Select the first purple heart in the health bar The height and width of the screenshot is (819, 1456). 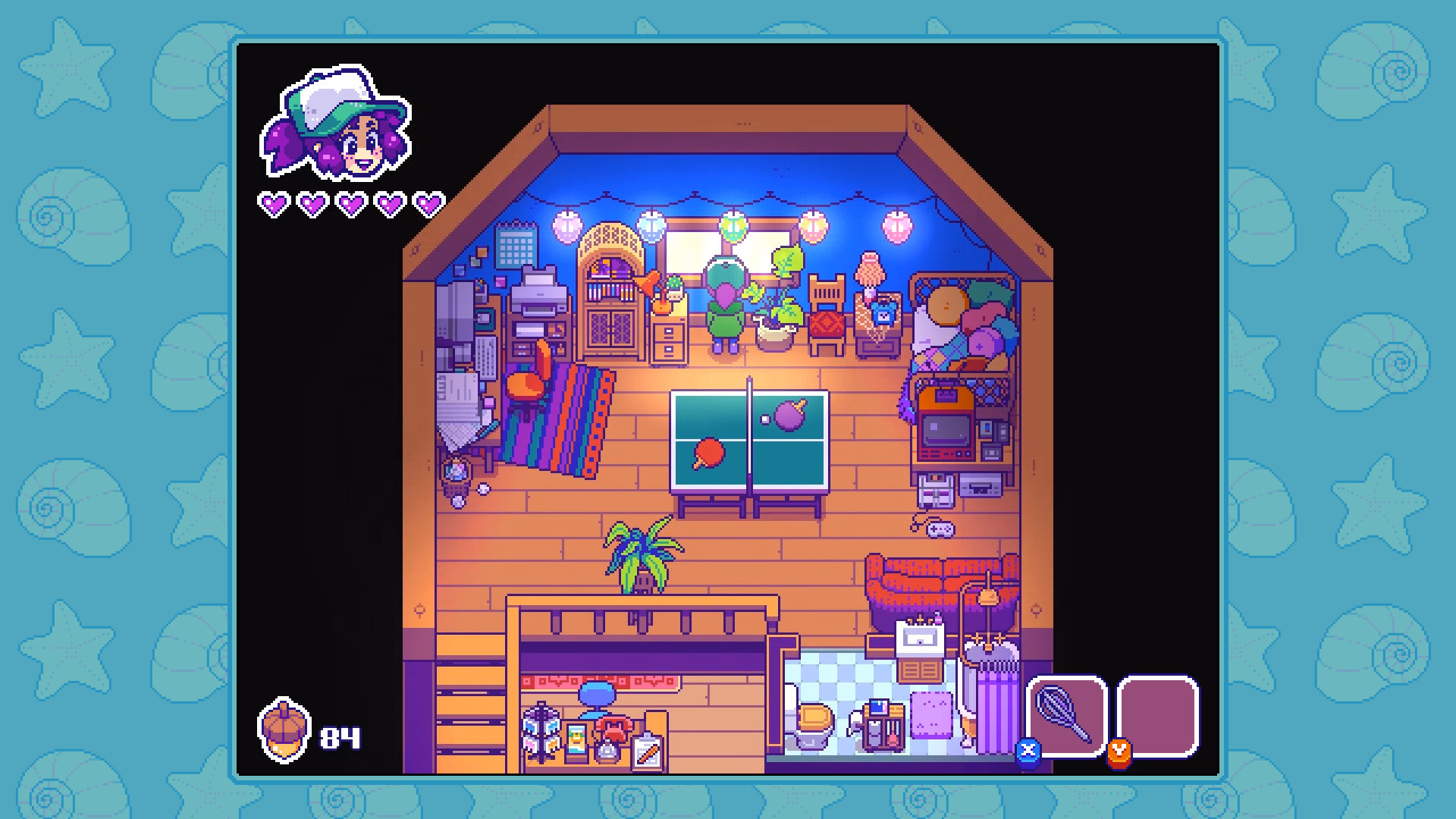tap(274, 202)
